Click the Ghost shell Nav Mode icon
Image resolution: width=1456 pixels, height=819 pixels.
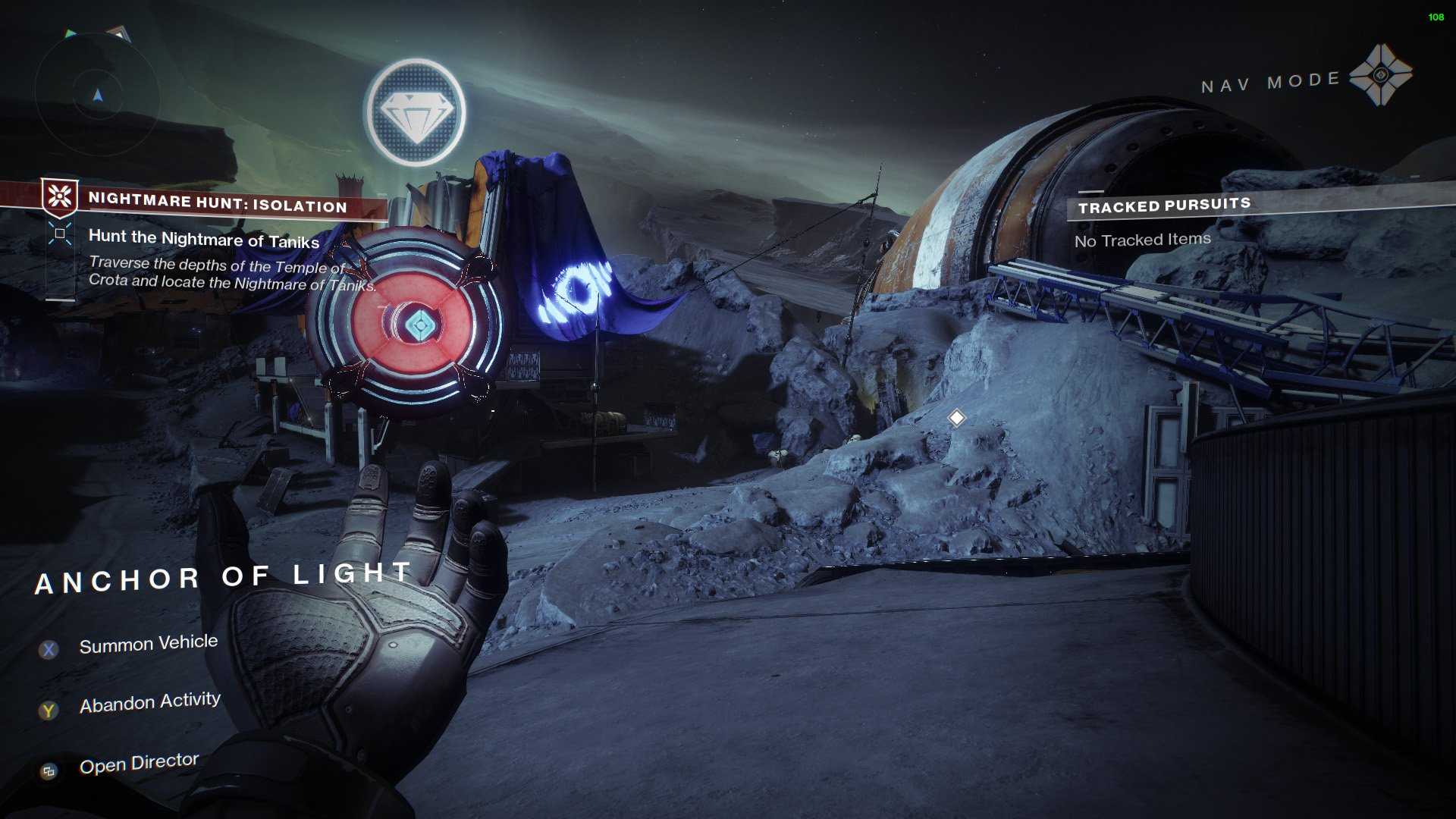1380,75
